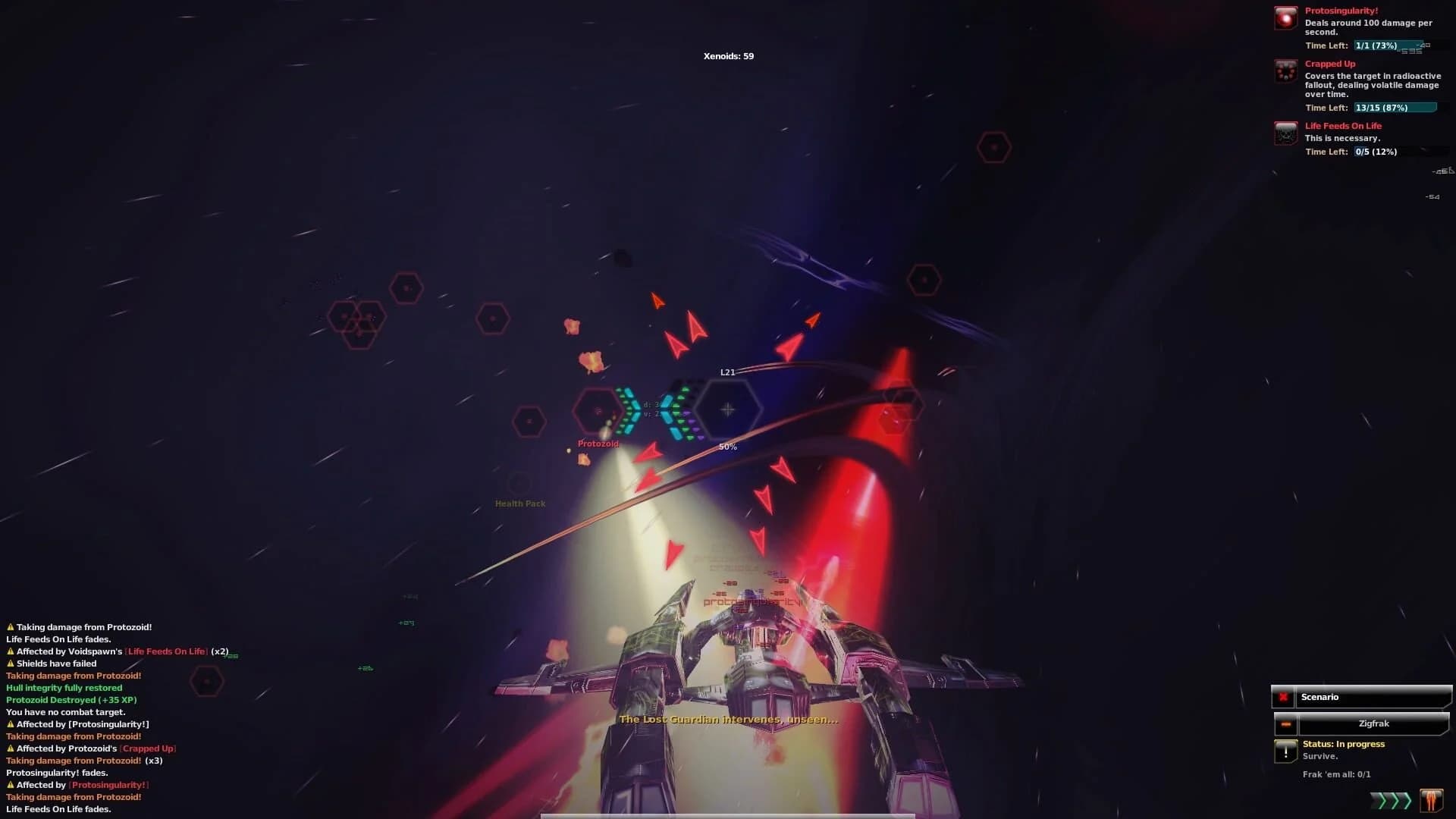Click the Life Feeds On Life log link
This screenshot has height=819, width=1456.
coord(167,651)
